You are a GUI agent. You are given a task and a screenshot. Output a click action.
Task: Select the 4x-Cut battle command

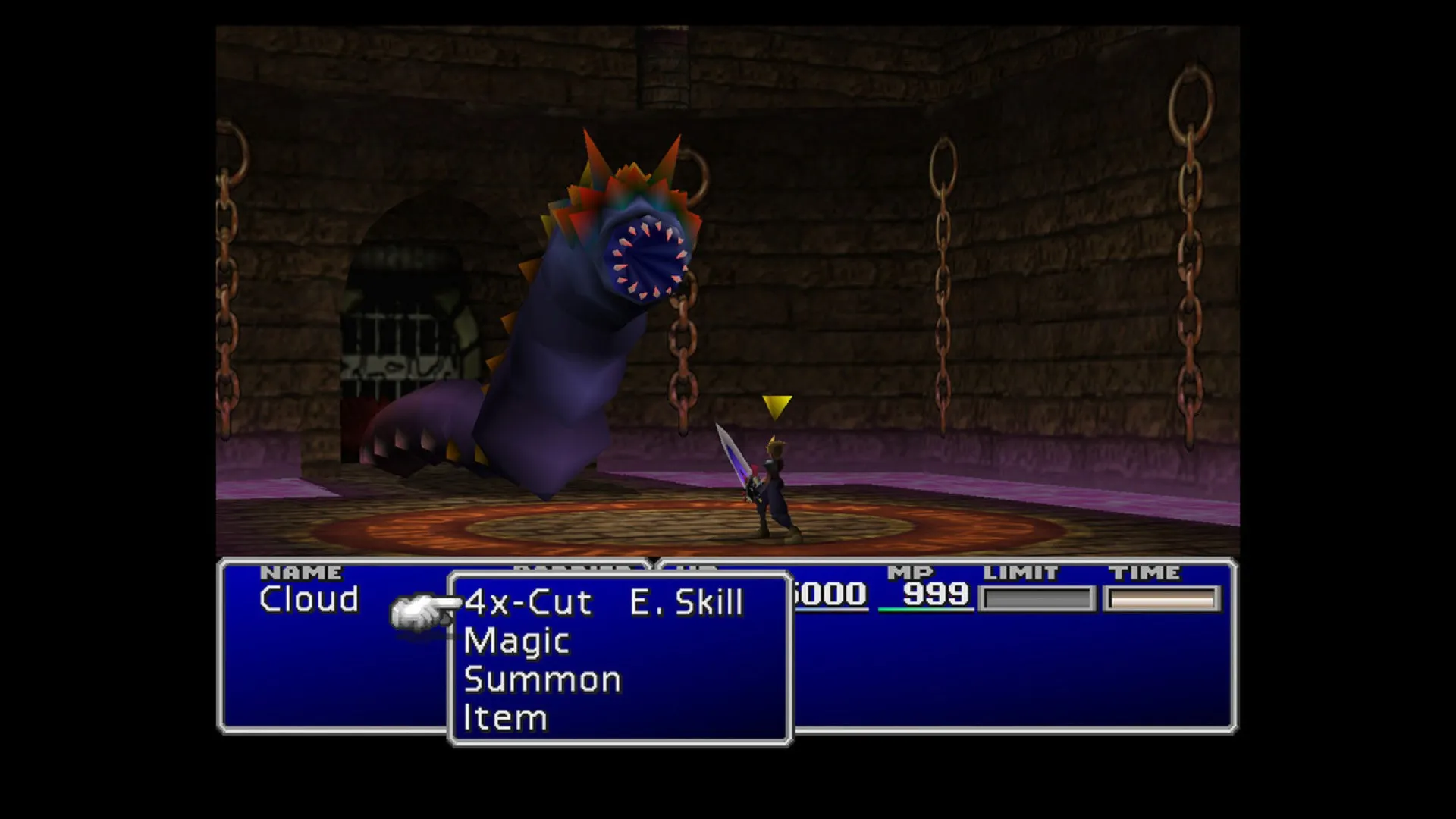[529, 600]
